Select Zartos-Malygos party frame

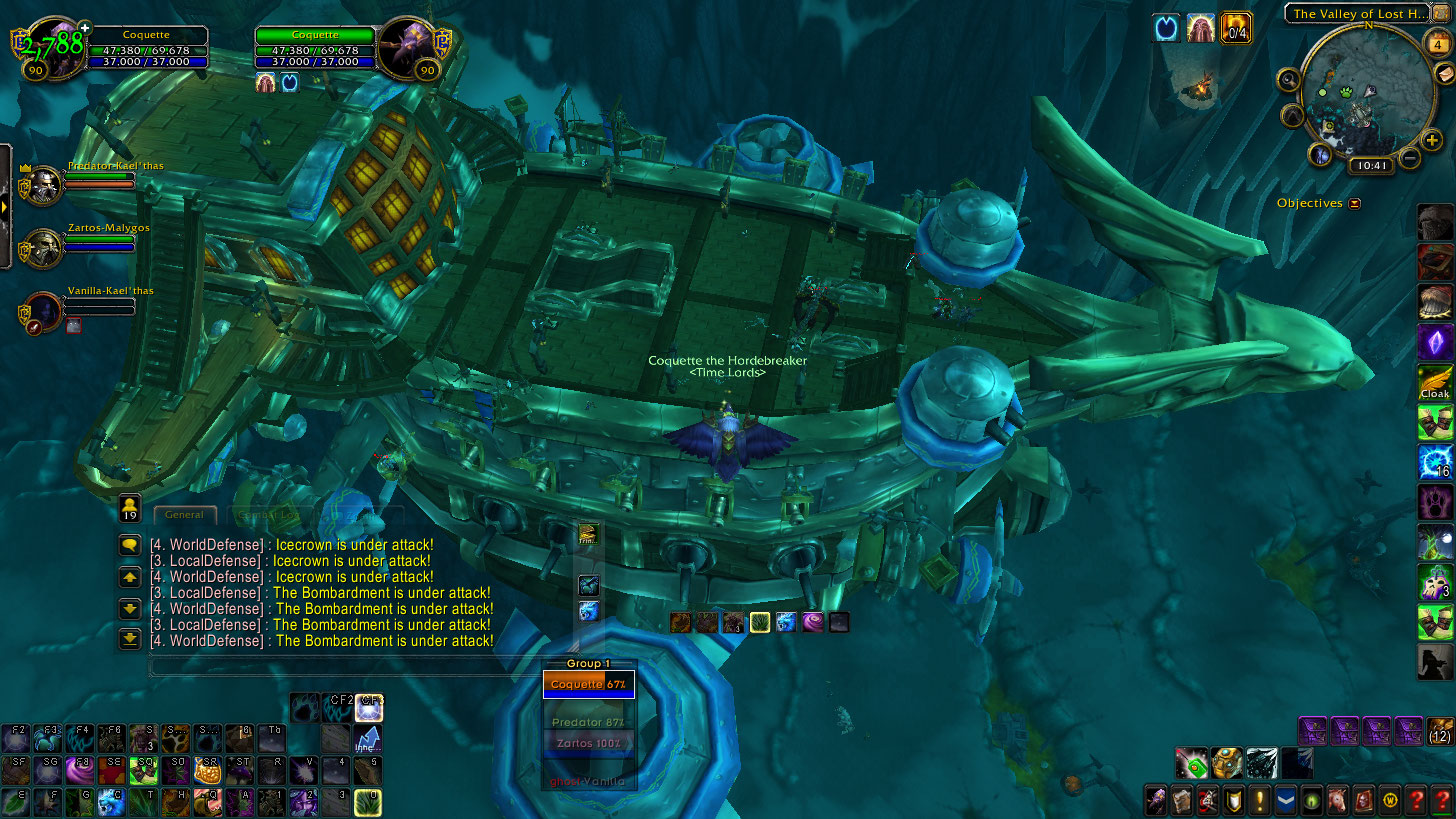pos(44,248)
